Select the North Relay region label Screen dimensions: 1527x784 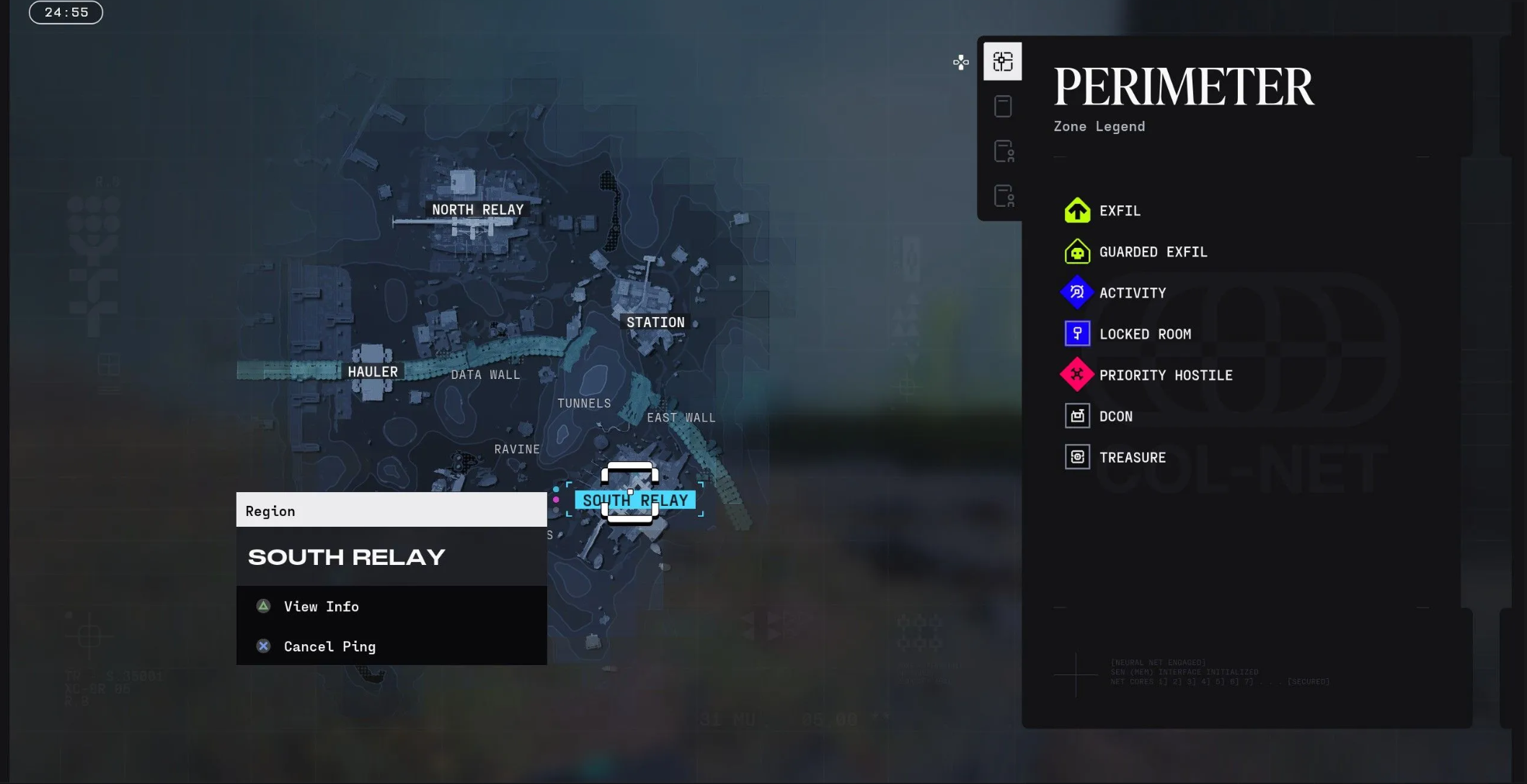tap(477, 210)
